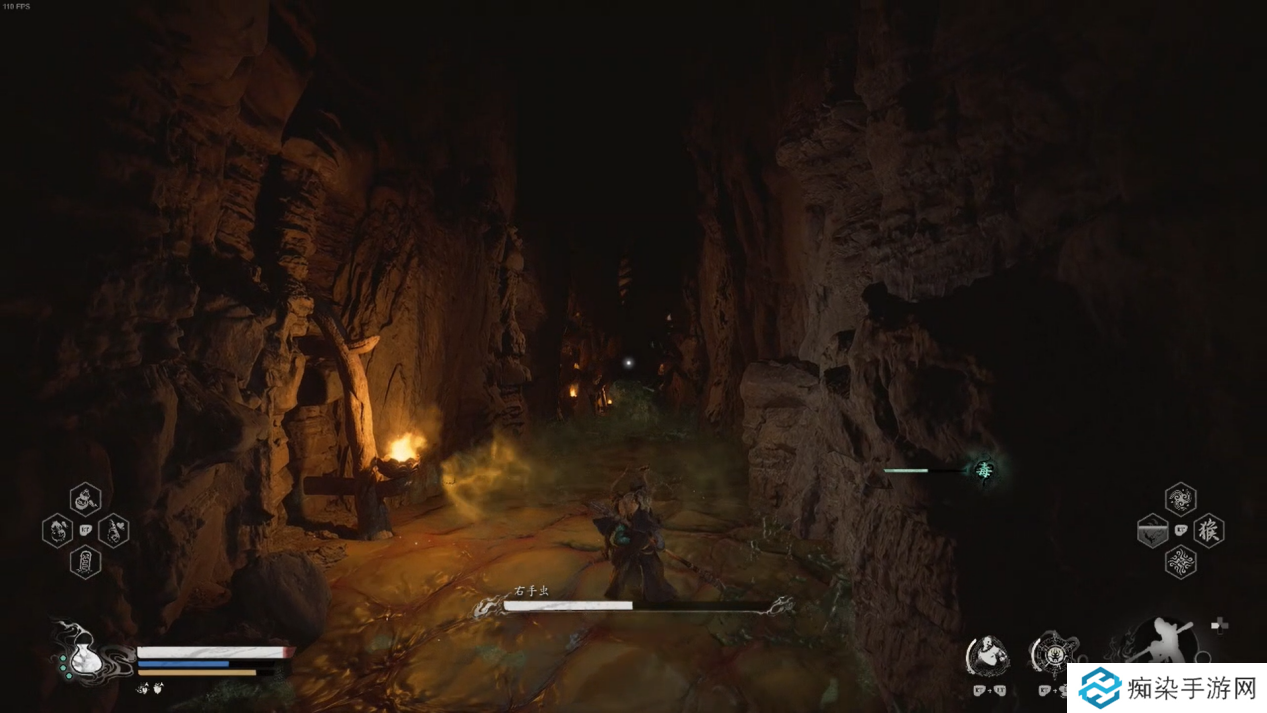Viewport: 1267px width, 713px height.
Task: Select the bottom hexagon talisman item
Action: (x=85, y=561)
